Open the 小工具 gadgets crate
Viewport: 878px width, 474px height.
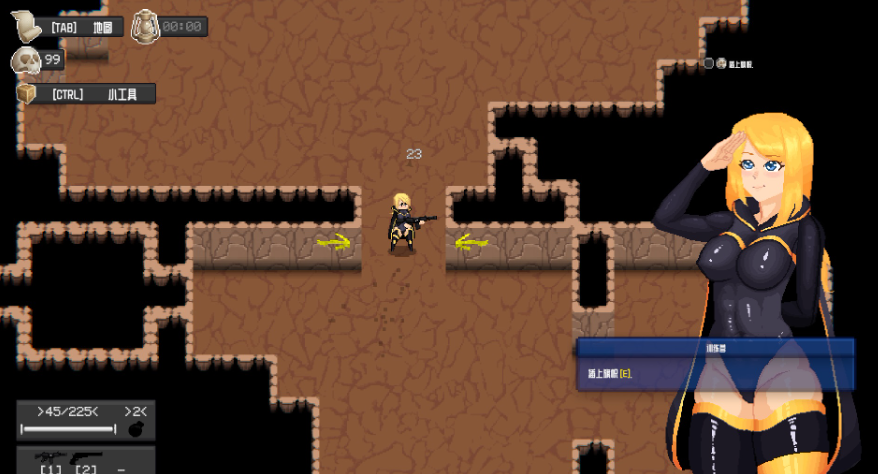point(27,94)
